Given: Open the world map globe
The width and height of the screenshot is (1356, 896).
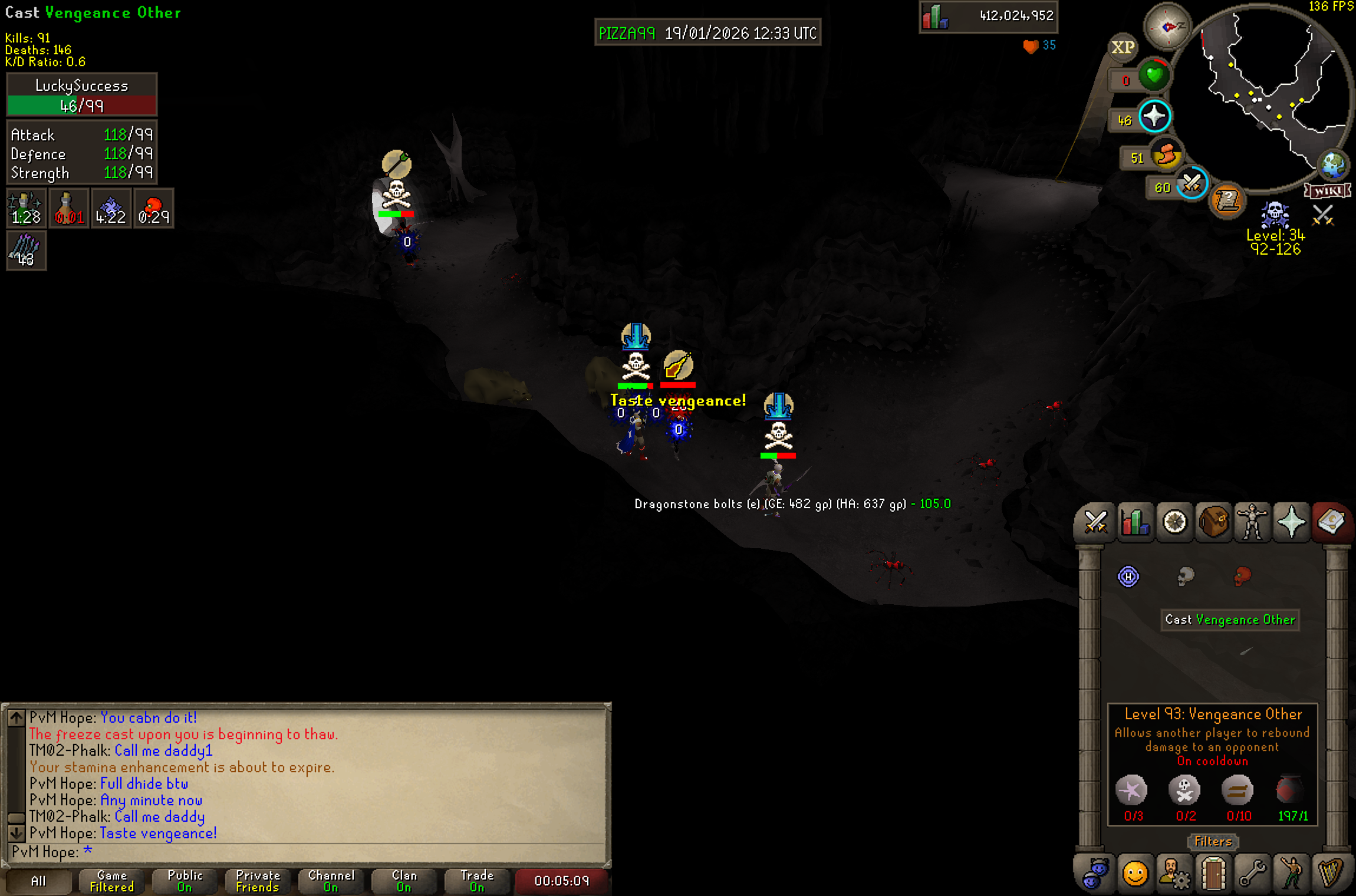Looking at the screenshot, I should (x=1333, y=166).
